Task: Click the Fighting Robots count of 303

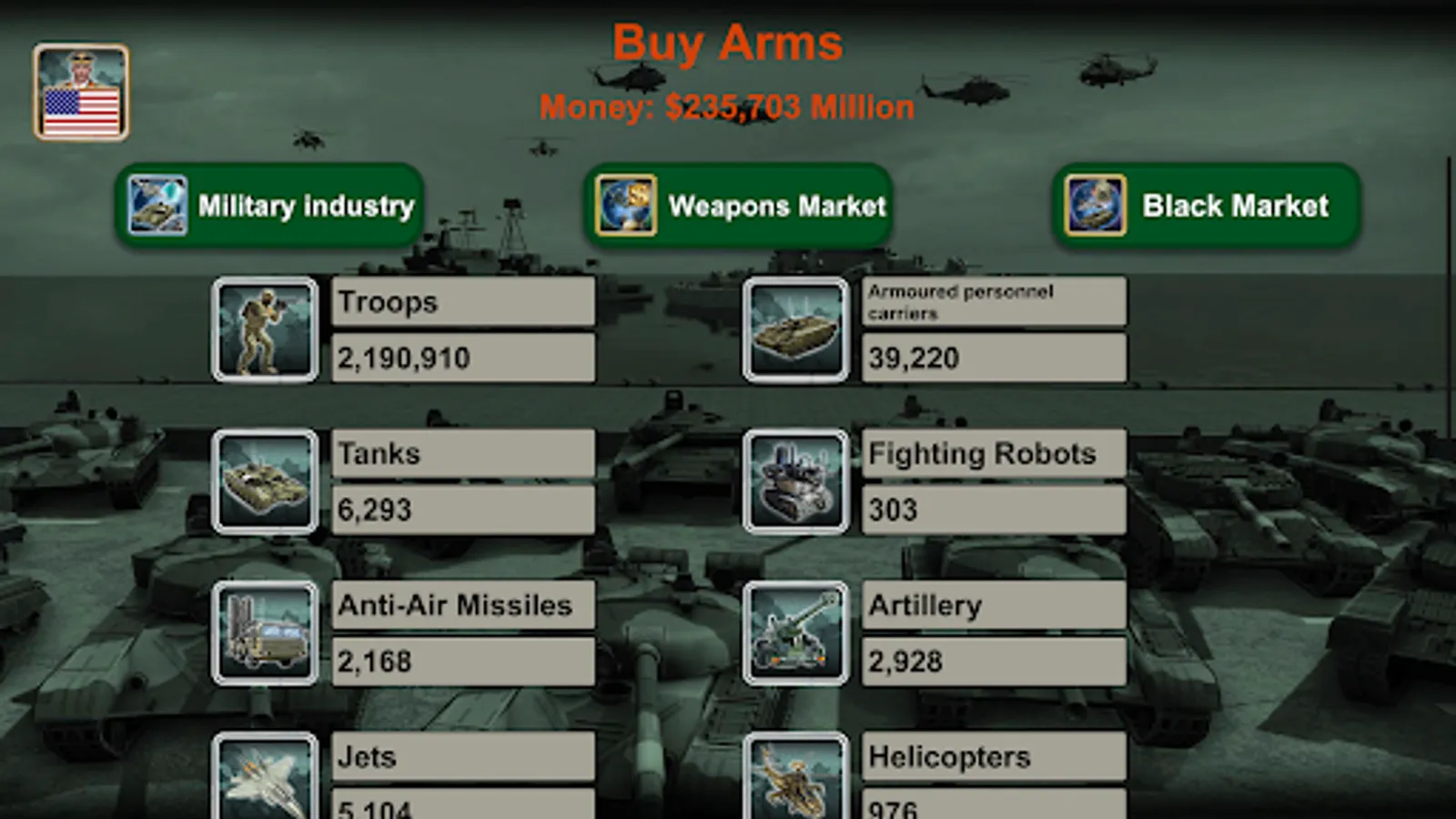Action: [x=994, y=511]
